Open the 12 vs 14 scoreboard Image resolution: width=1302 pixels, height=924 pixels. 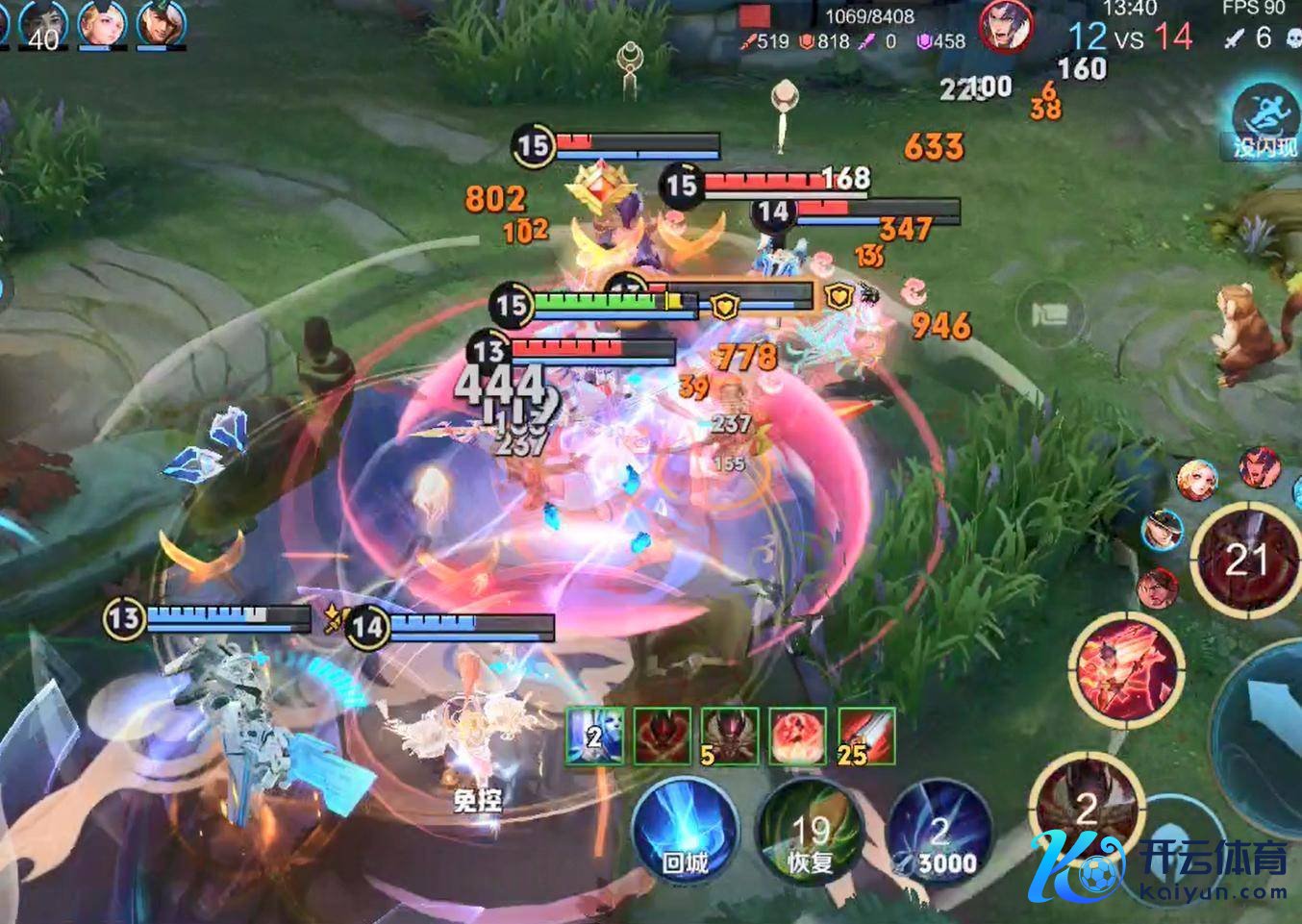(1130, 37)
